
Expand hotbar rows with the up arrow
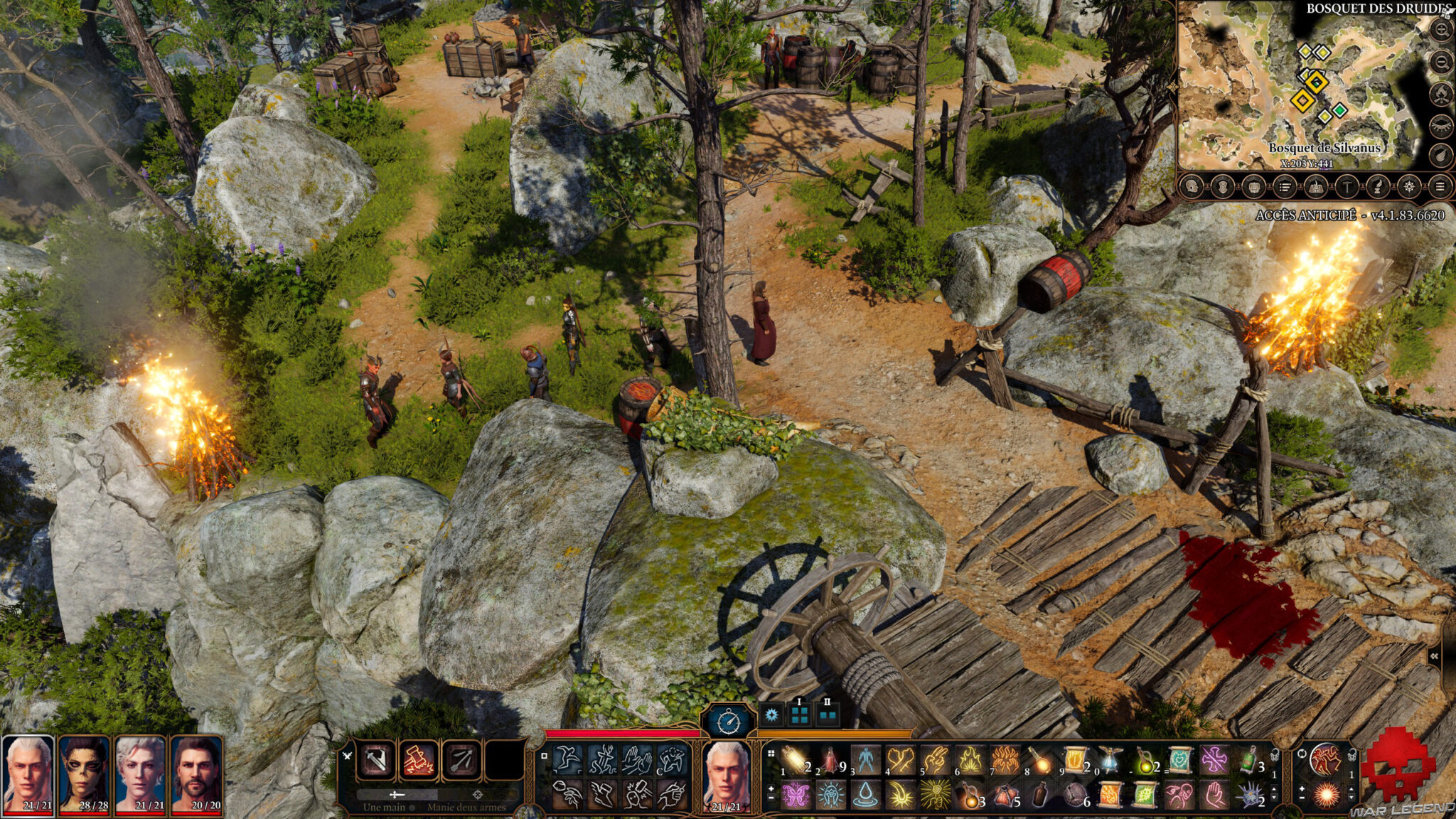coord(1351,790)
